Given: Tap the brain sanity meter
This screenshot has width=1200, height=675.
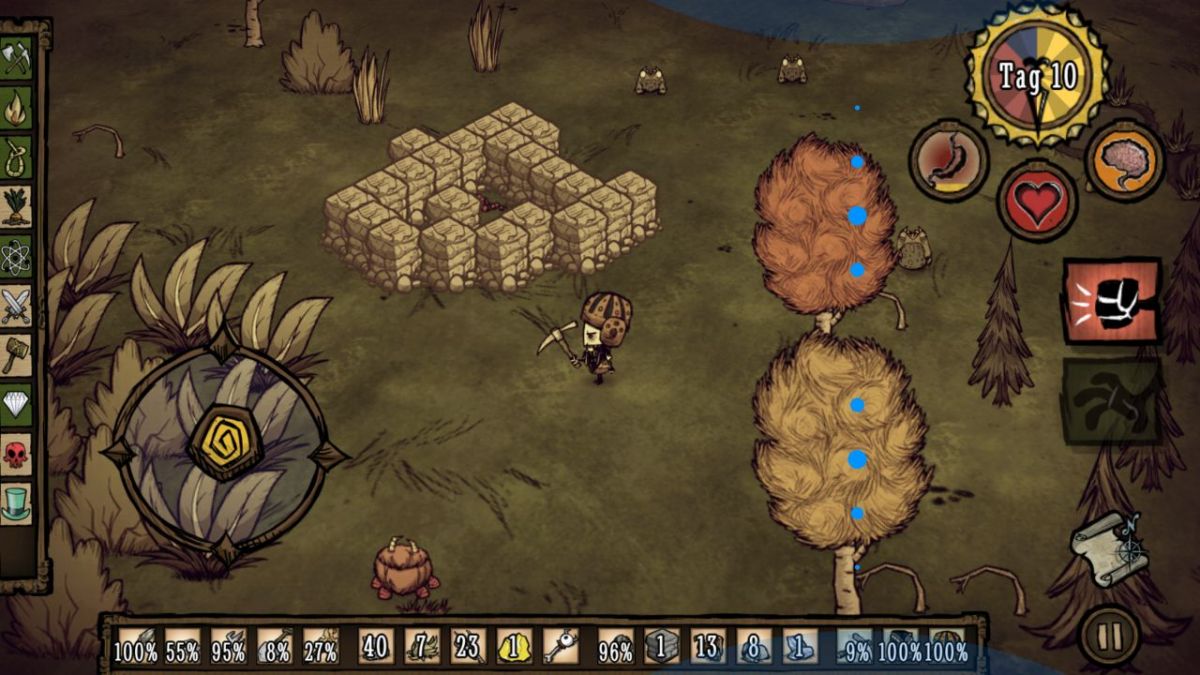Looking at the screenshot, I should click(1125, 161).
